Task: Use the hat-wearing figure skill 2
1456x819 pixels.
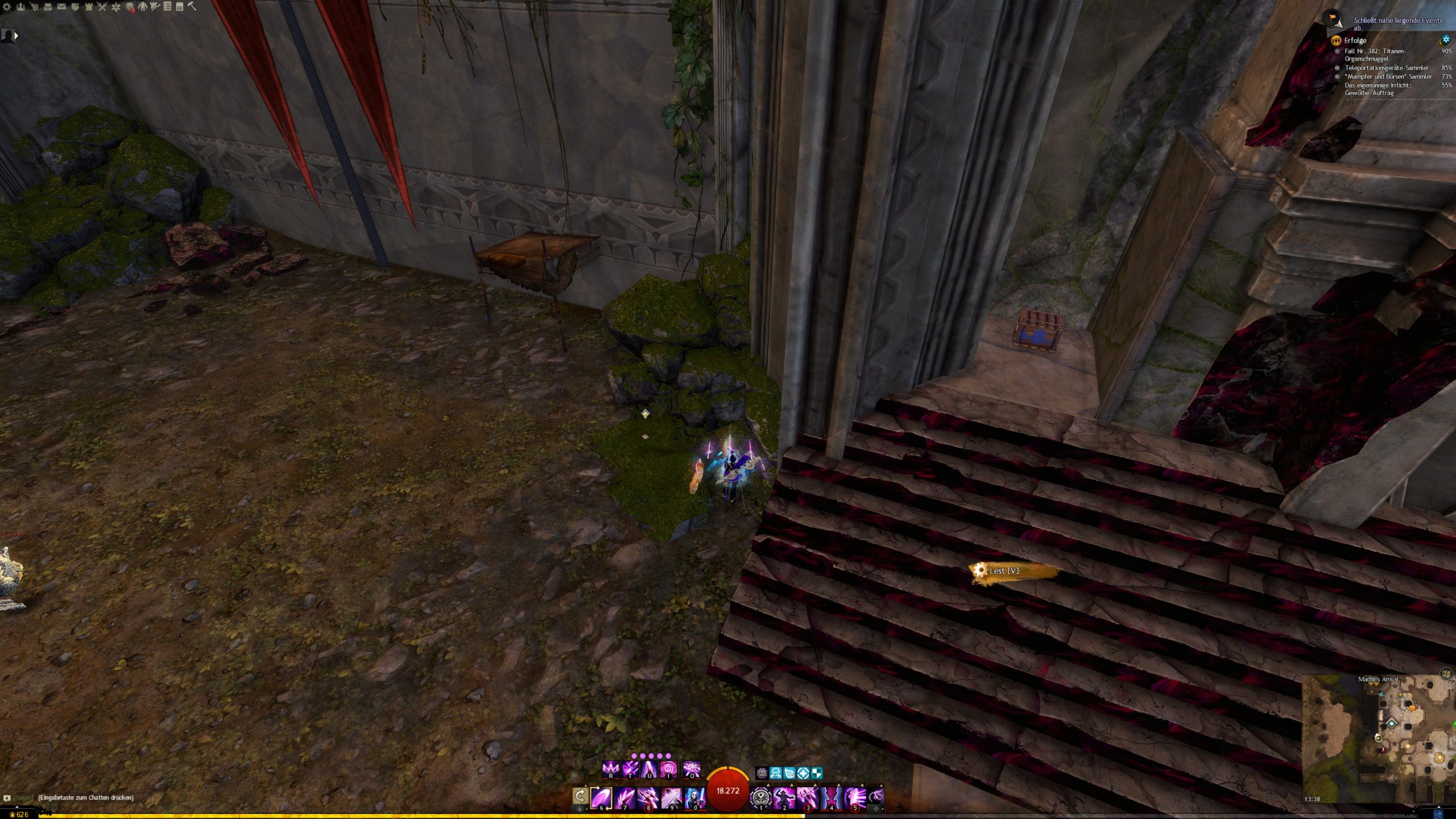Action: pyautogui.click(x=784, y=797)
